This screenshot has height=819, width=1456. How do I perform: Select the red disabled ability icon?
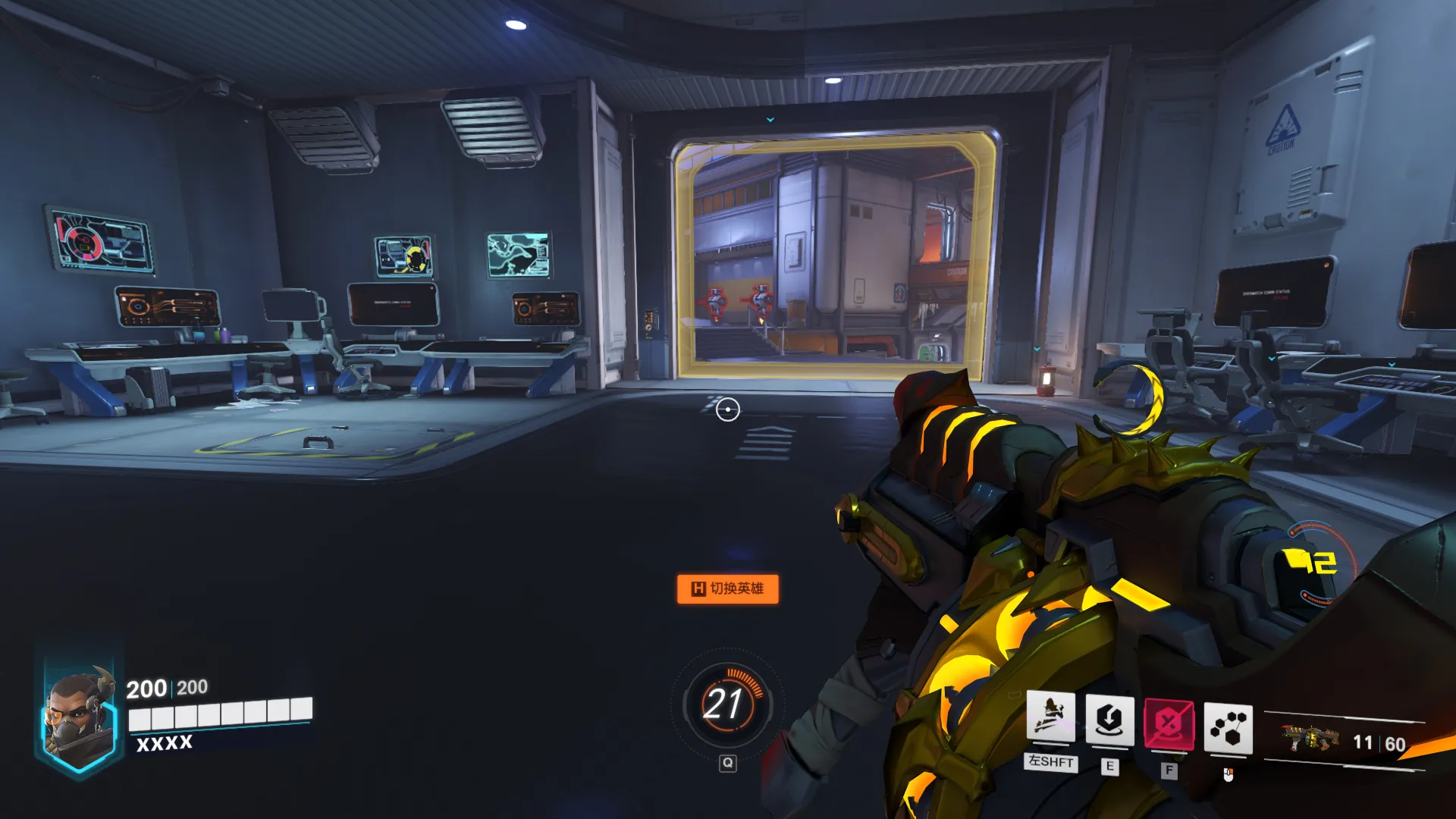click(1169, 724)
